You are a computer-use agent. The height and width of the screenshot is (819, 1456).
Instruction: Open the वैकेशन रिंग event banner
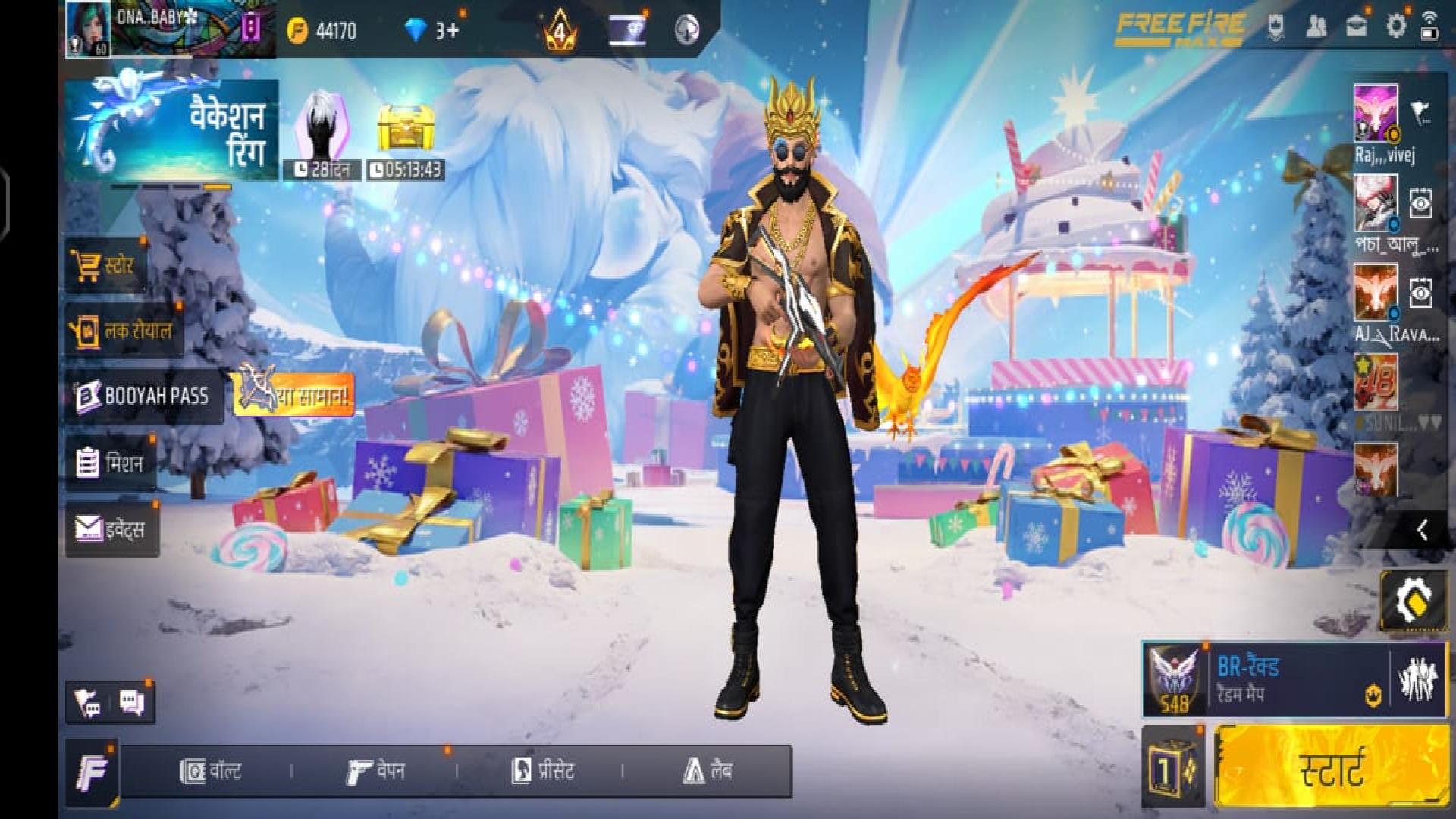(x=171, y=130)
